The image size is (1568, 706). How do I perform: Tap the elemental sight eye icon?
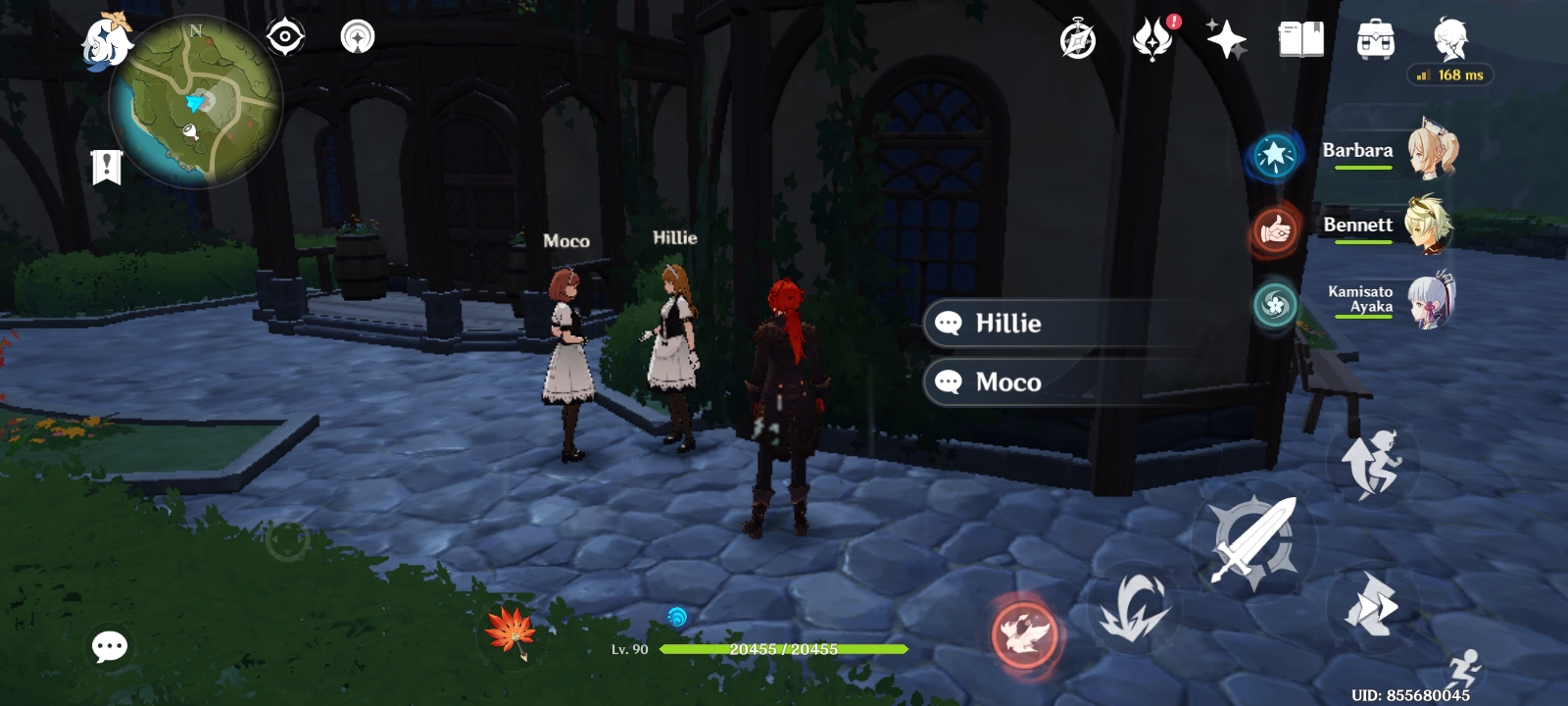283,37
